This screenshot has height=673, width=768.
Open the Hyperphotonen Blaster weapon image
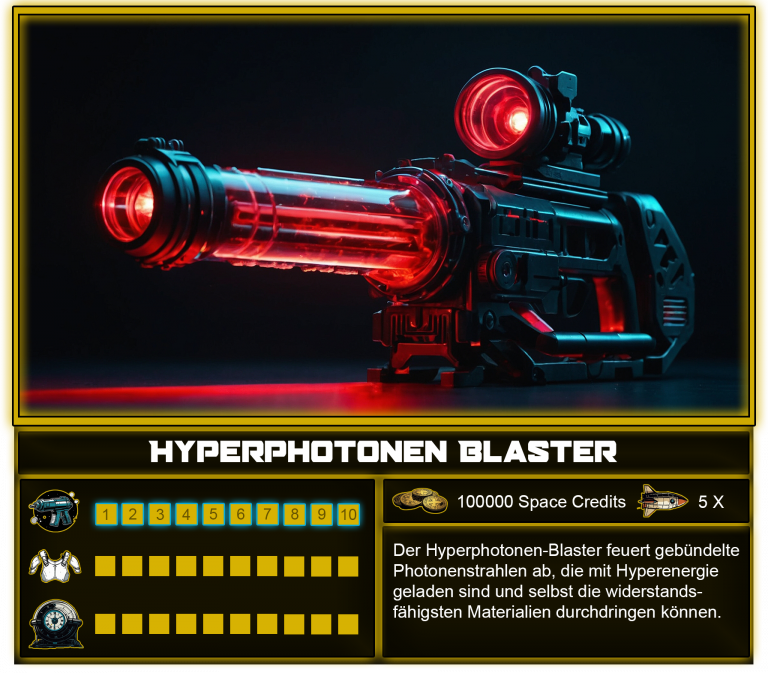[384, 215]
